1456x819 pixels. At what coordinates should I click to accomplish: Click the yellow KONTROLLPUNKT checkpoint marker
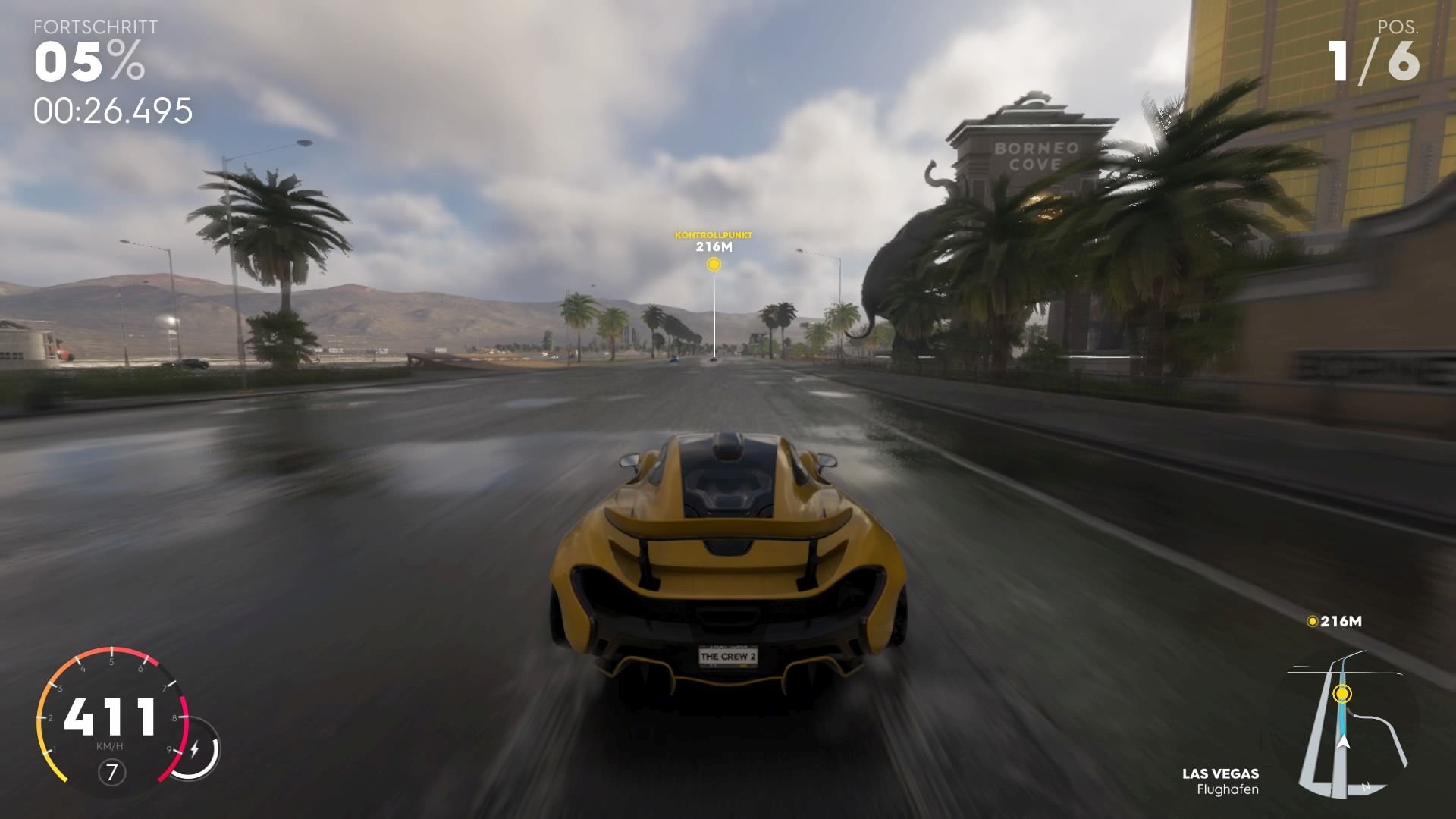pyautogui.click(x=713, y=265)
